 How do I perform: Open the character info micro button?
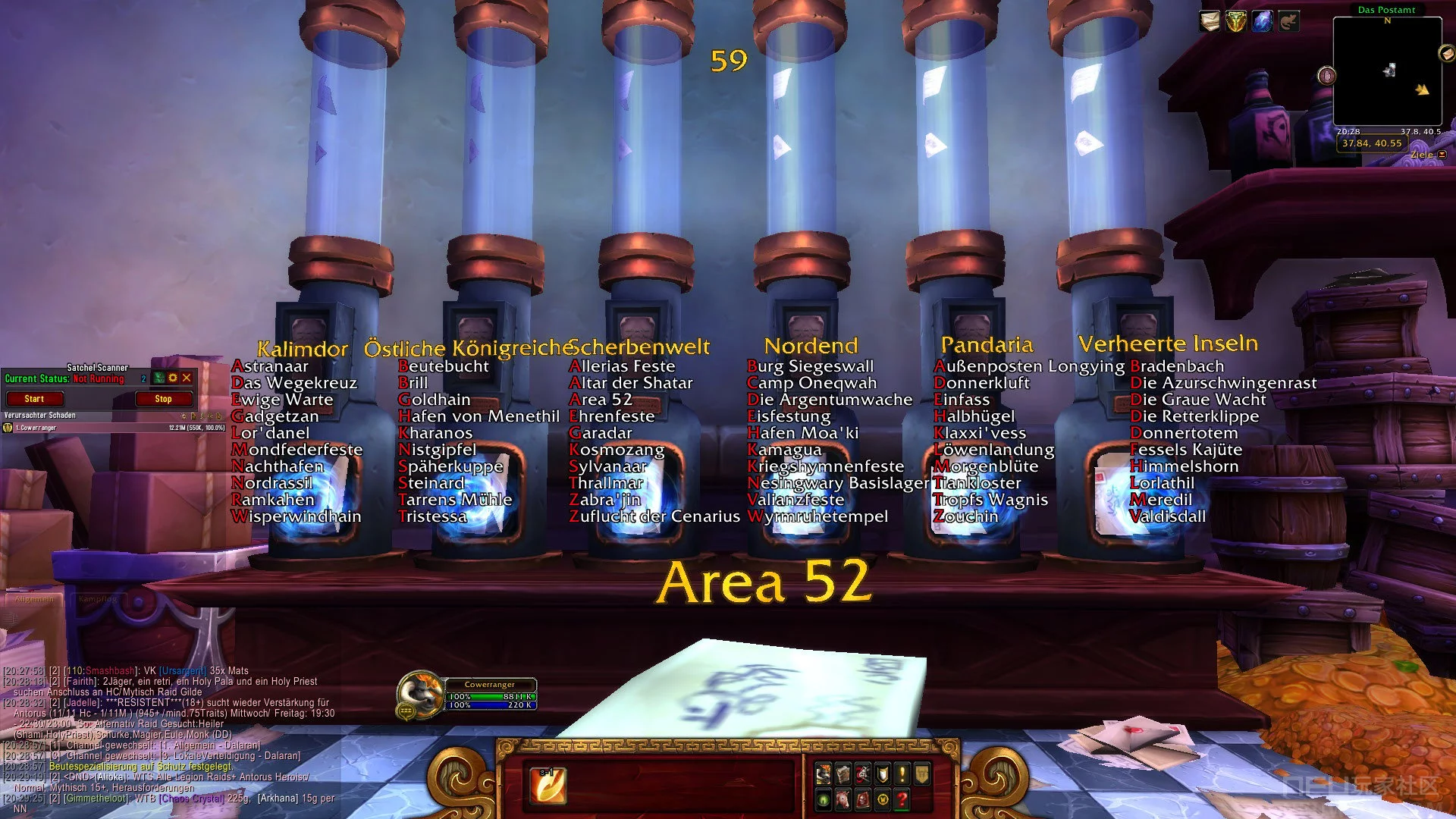pos(823,774)
